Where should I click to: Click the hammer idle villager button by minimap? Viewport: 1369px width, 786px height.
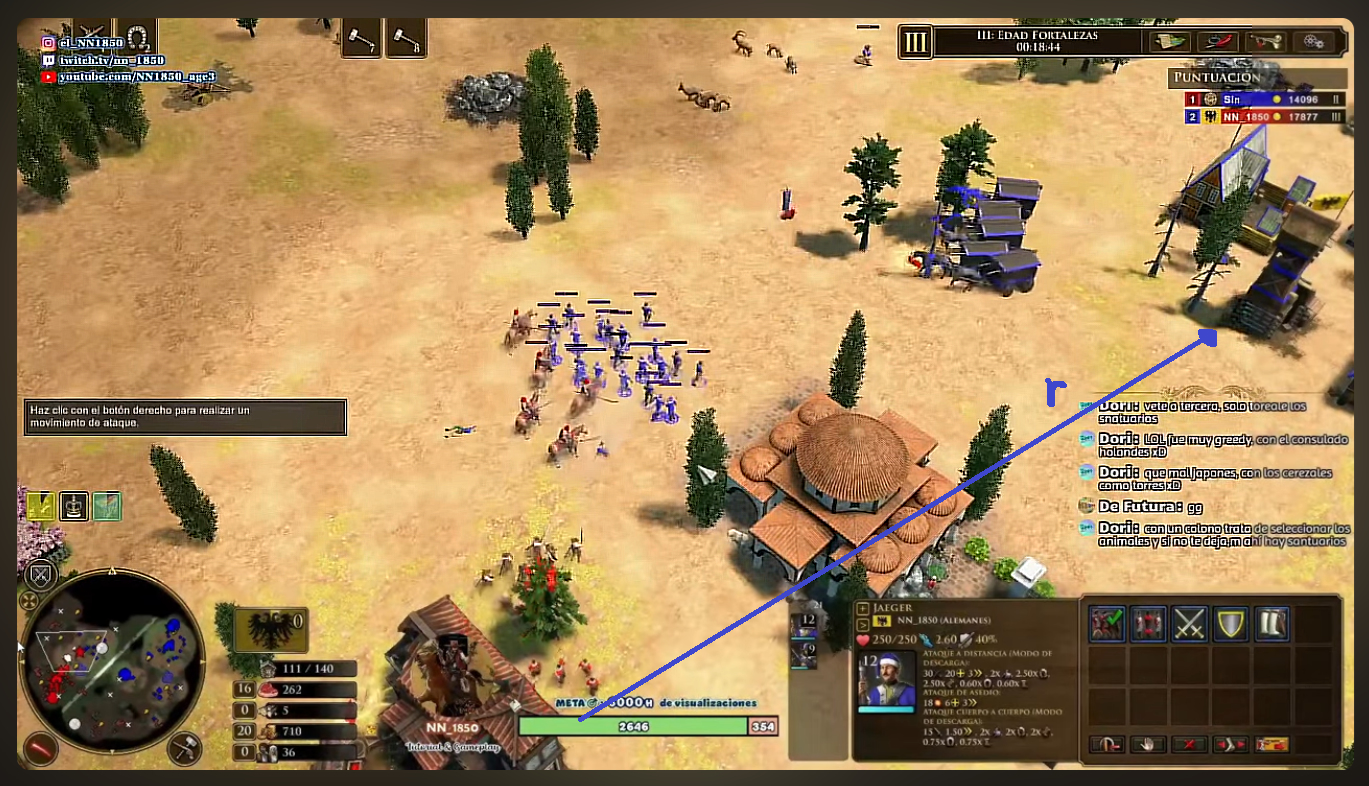pos(185,746)
